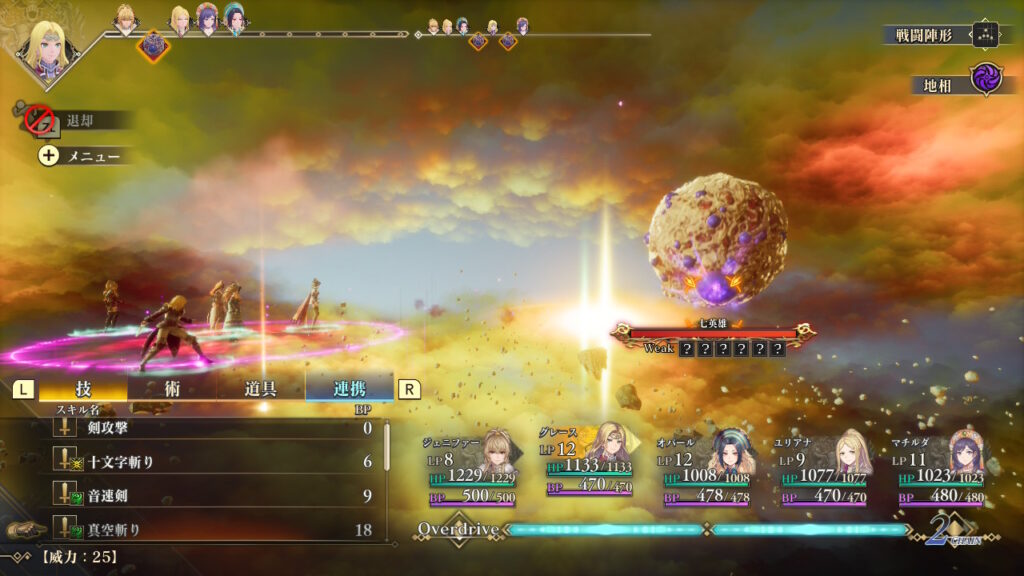This screenshot has height=576, width=1024.
Task: Select オパール's party status panel
Action: pos(704,468)
